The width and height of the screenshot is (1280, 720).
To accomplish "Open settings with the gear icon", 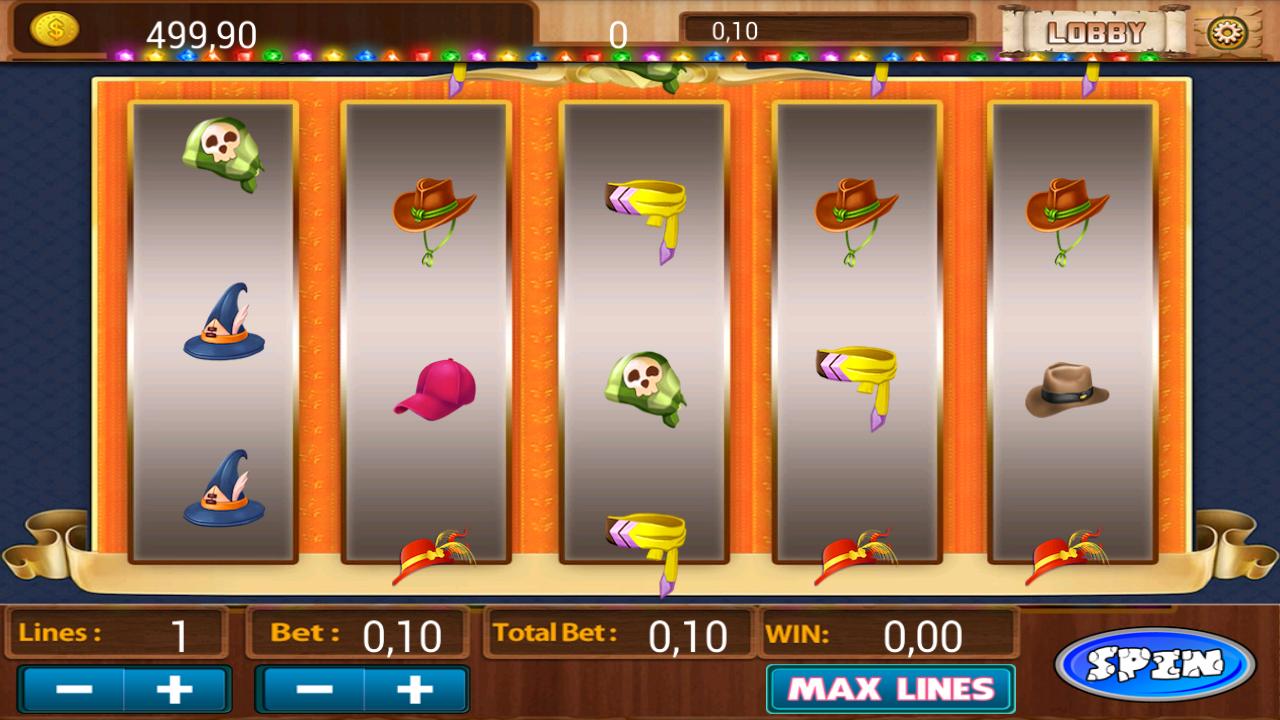I will (x=1229, y=30).
